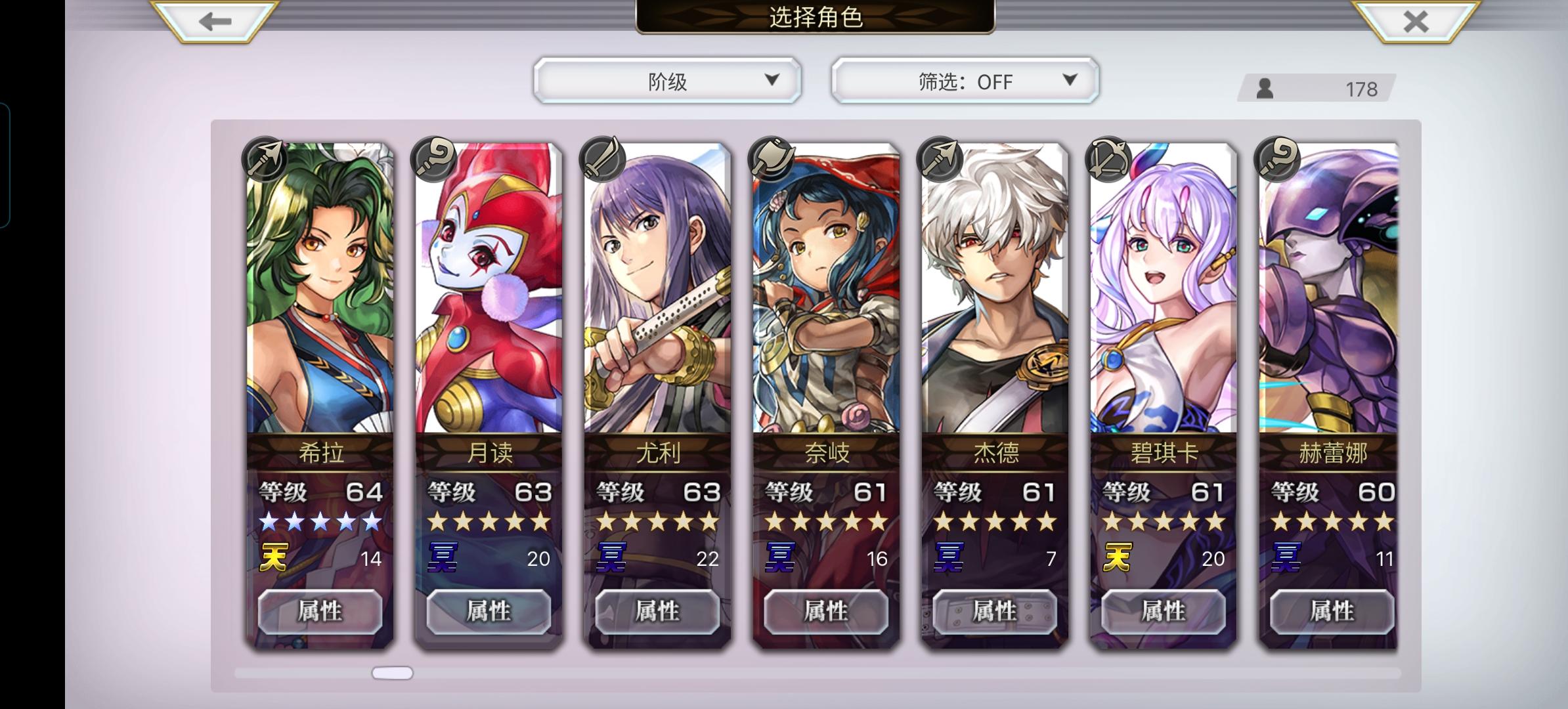
Task: Select 月读's character portrait
Action: pos(488,295)
